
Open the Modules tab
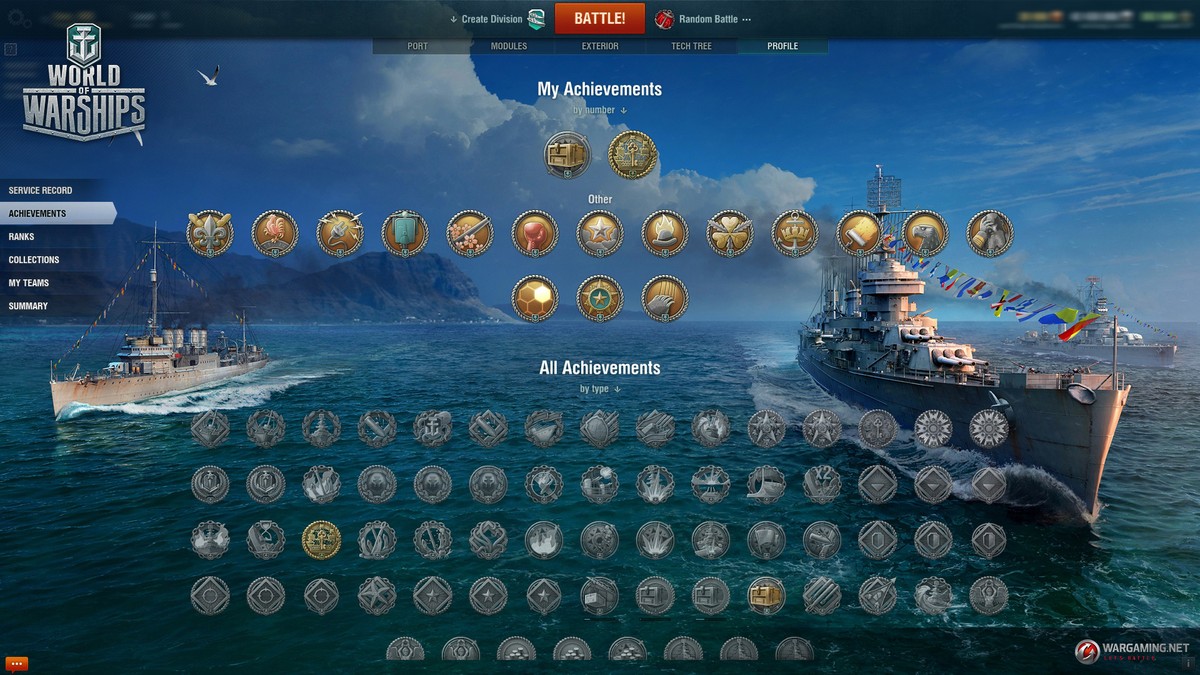[509, 46]
